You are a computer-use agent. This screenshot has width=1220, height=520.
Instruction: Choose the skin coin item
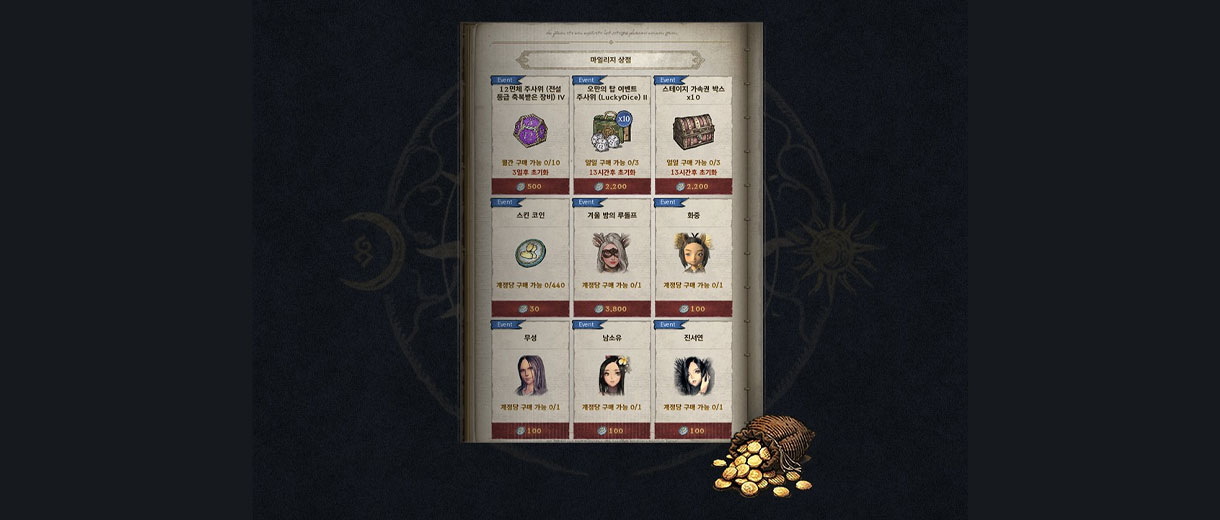tap(530, 252)
